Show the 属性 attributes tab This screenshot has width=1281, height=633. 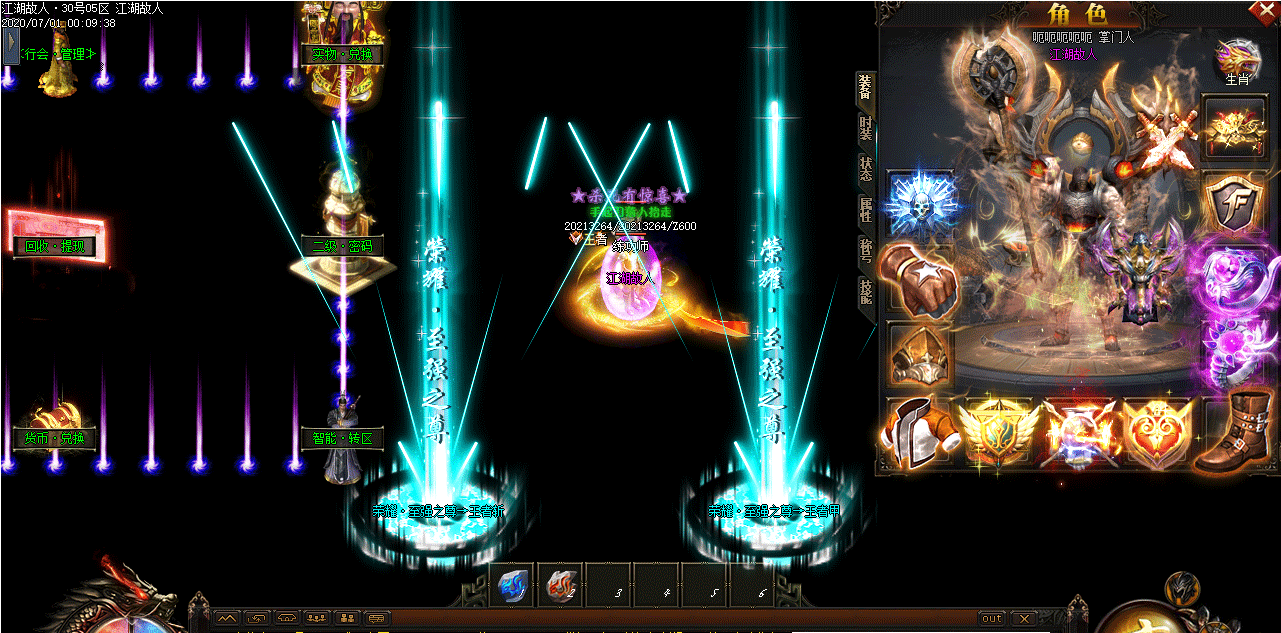[866, 210]
